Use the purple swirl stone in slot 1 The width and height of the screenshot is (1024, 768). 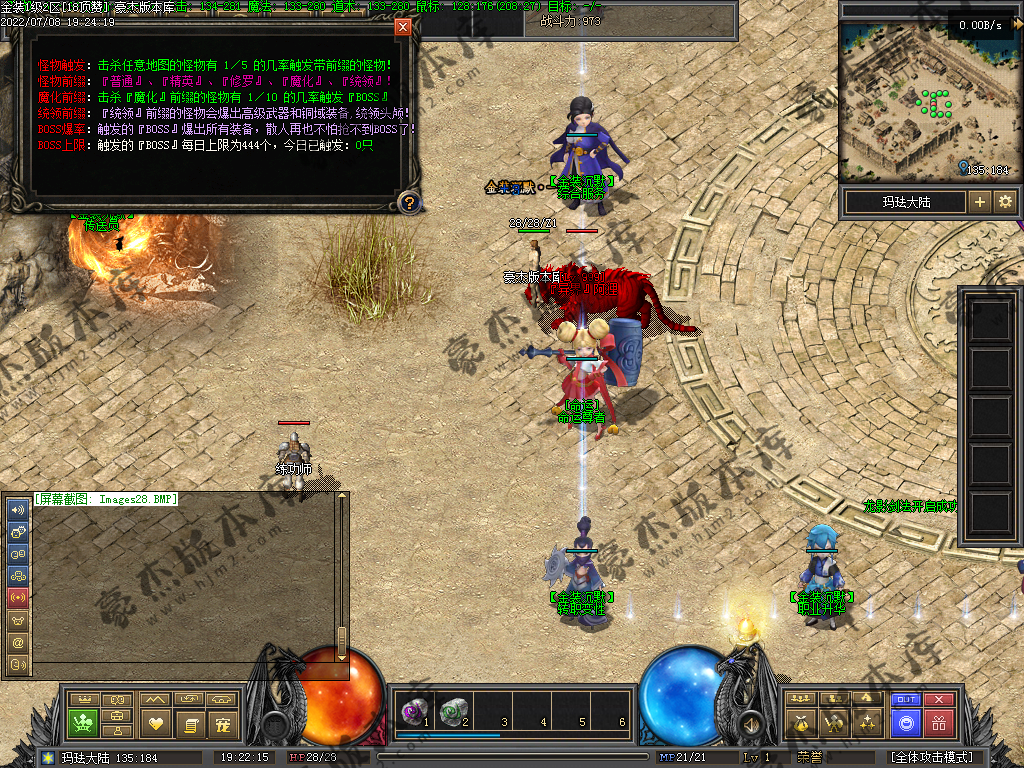tap(412, 711)
